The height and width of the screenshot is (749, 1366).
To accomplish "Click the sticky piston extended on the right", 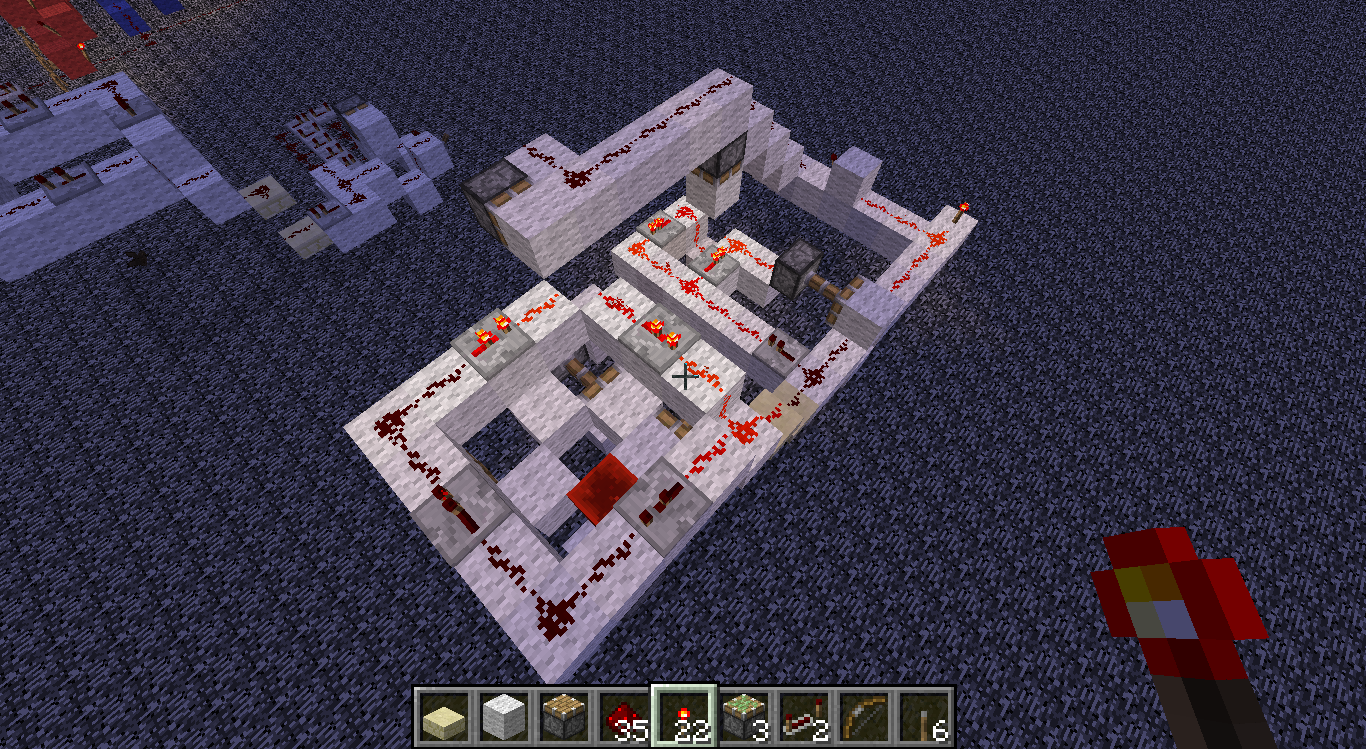I will [x=791, y=272].
